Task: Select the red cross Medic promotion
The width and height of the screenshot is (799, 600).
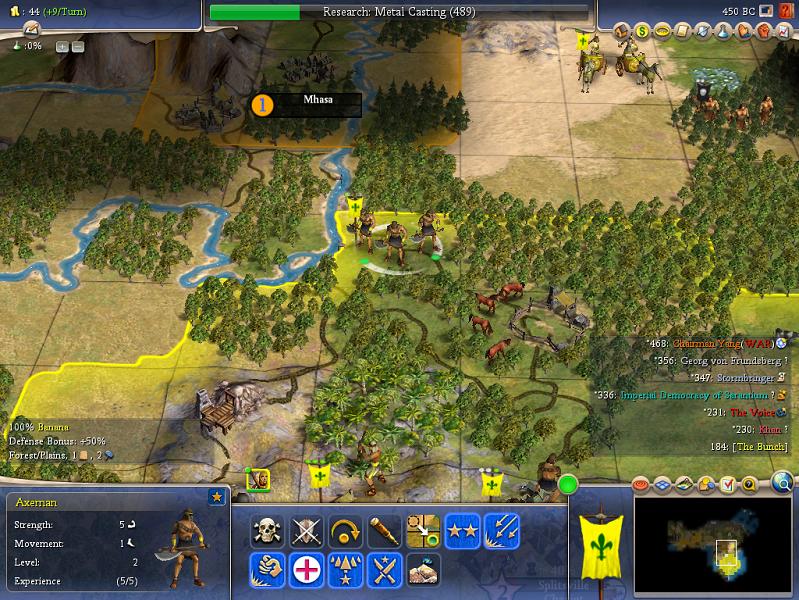Action: pyautogui.click(x=306, y=570)
